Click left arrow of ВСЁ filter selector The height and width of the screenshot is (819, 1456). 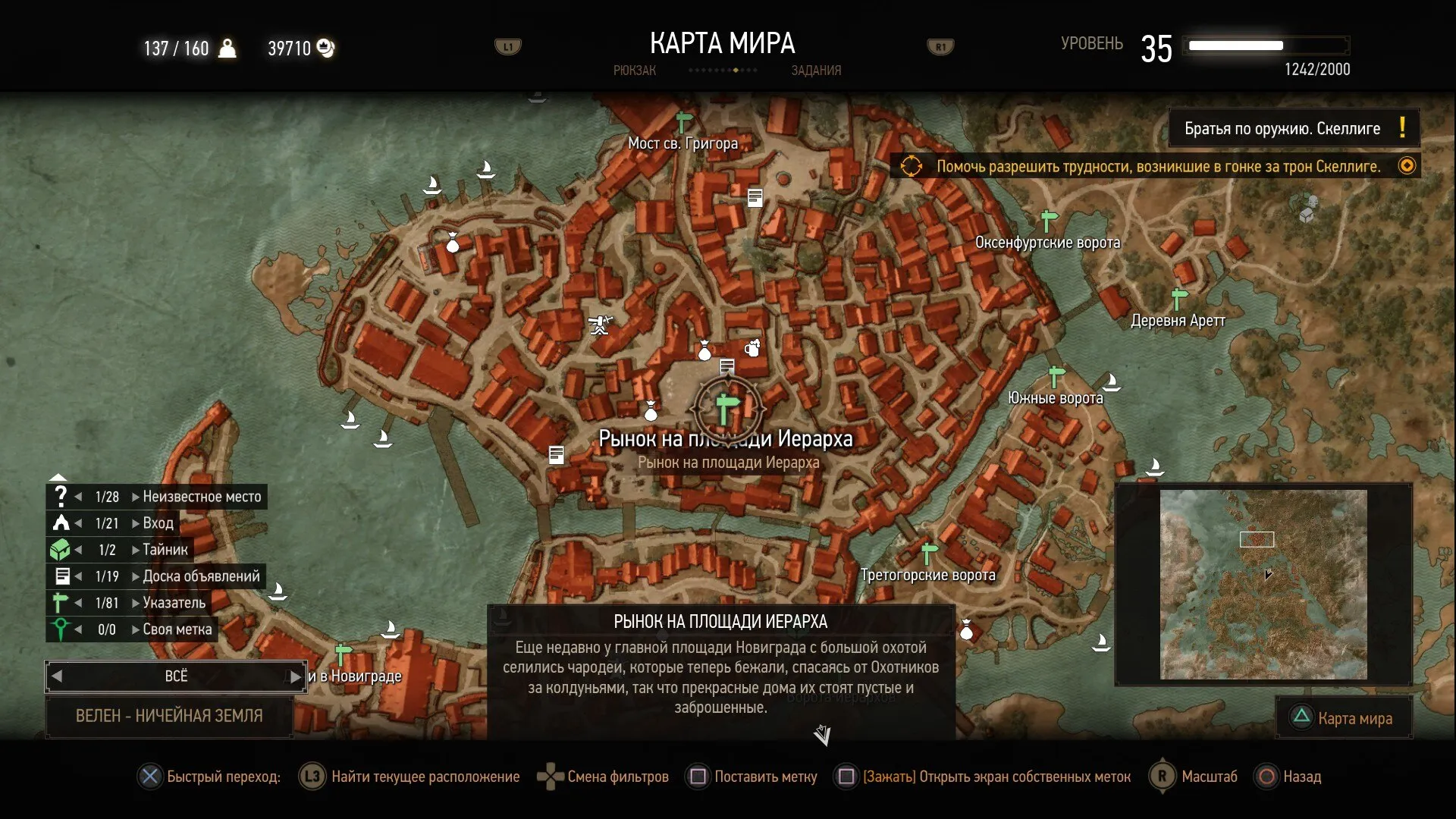(x=57, y=676)
